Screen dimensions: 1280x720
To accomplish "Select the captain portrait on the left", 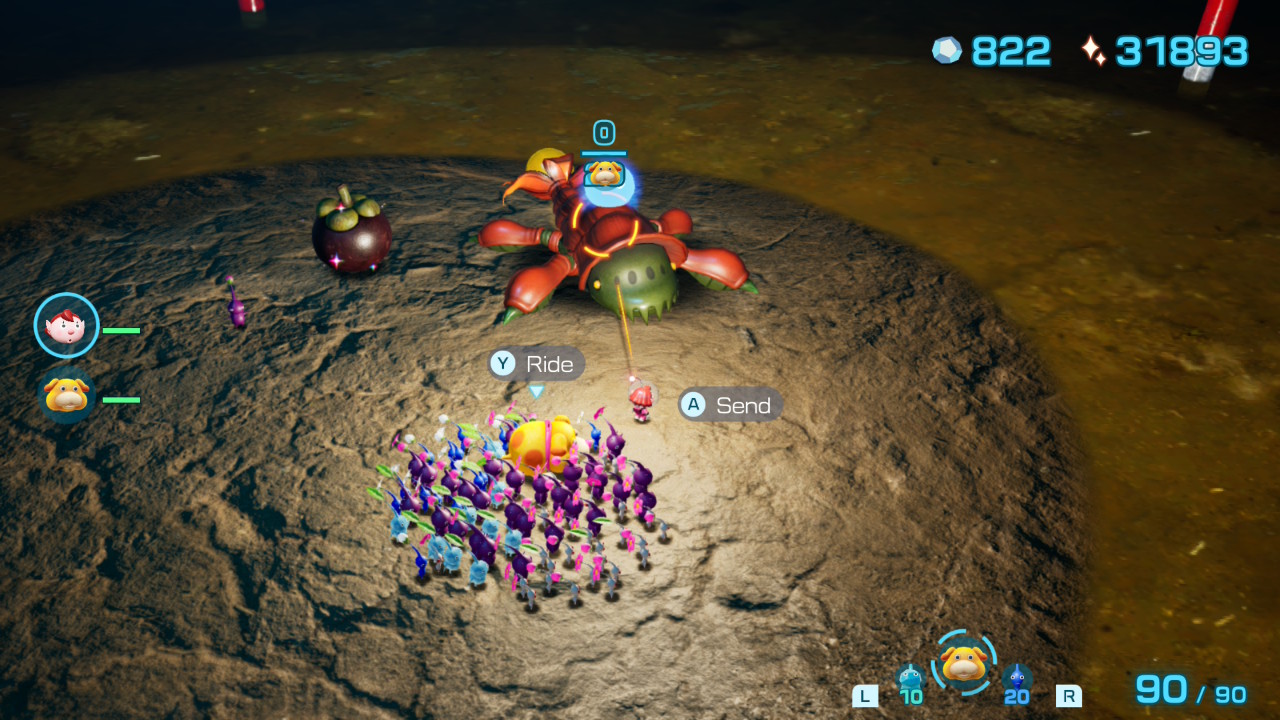I will pyautogui.click(x=67, y=325).
